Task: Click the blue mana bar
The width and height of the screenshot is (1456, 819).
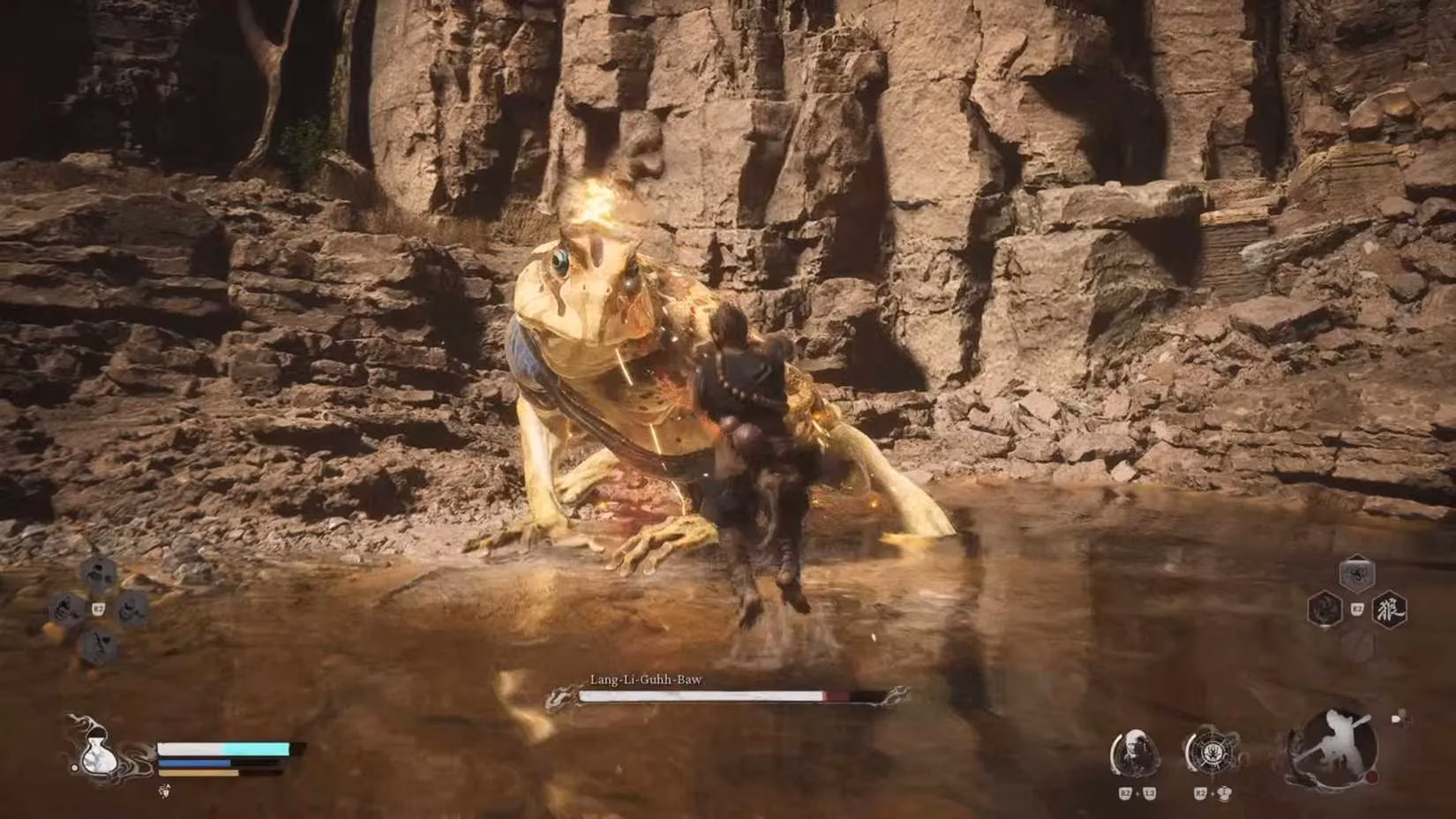Action: click(194, 761)
